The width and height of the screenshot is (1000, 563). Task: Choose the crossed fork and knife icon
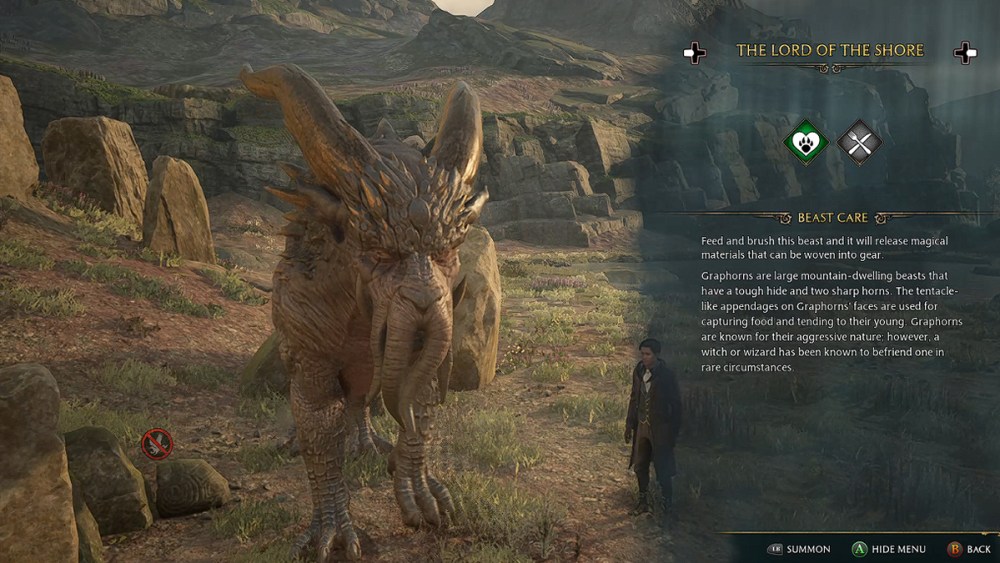point(859,142)
